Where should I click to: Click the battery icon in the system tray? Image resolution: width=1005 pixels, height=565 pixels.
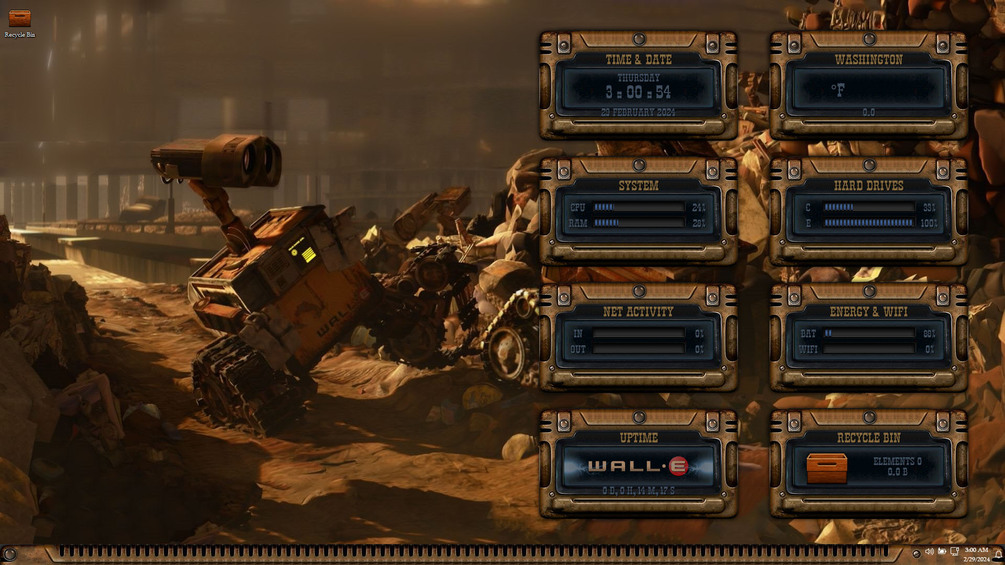[942, 552]
